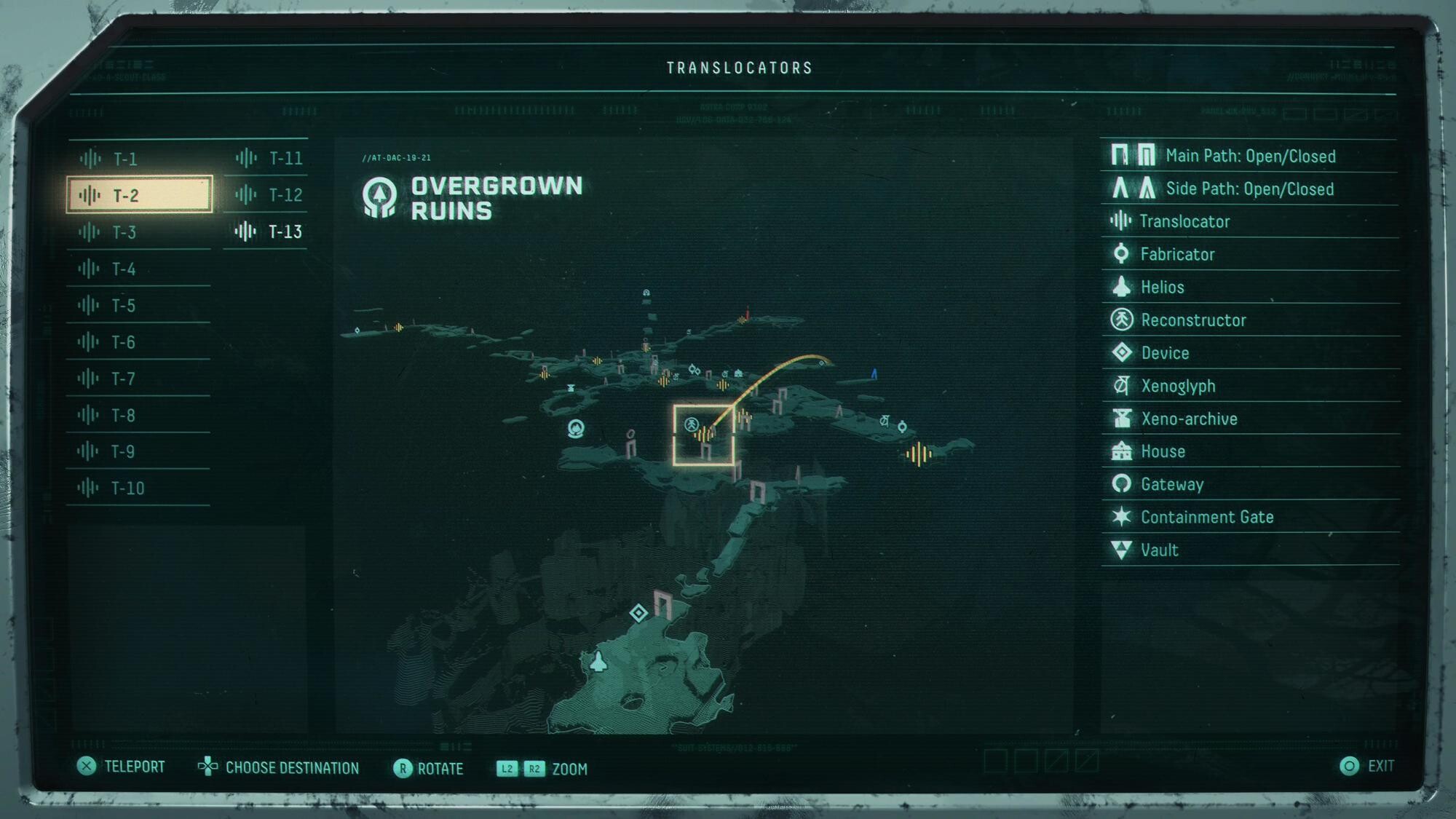Select the Containment Gate legend row
Image resolution: width=1456 pixels, height=819 pixels.
click(x=1206, y=517)
